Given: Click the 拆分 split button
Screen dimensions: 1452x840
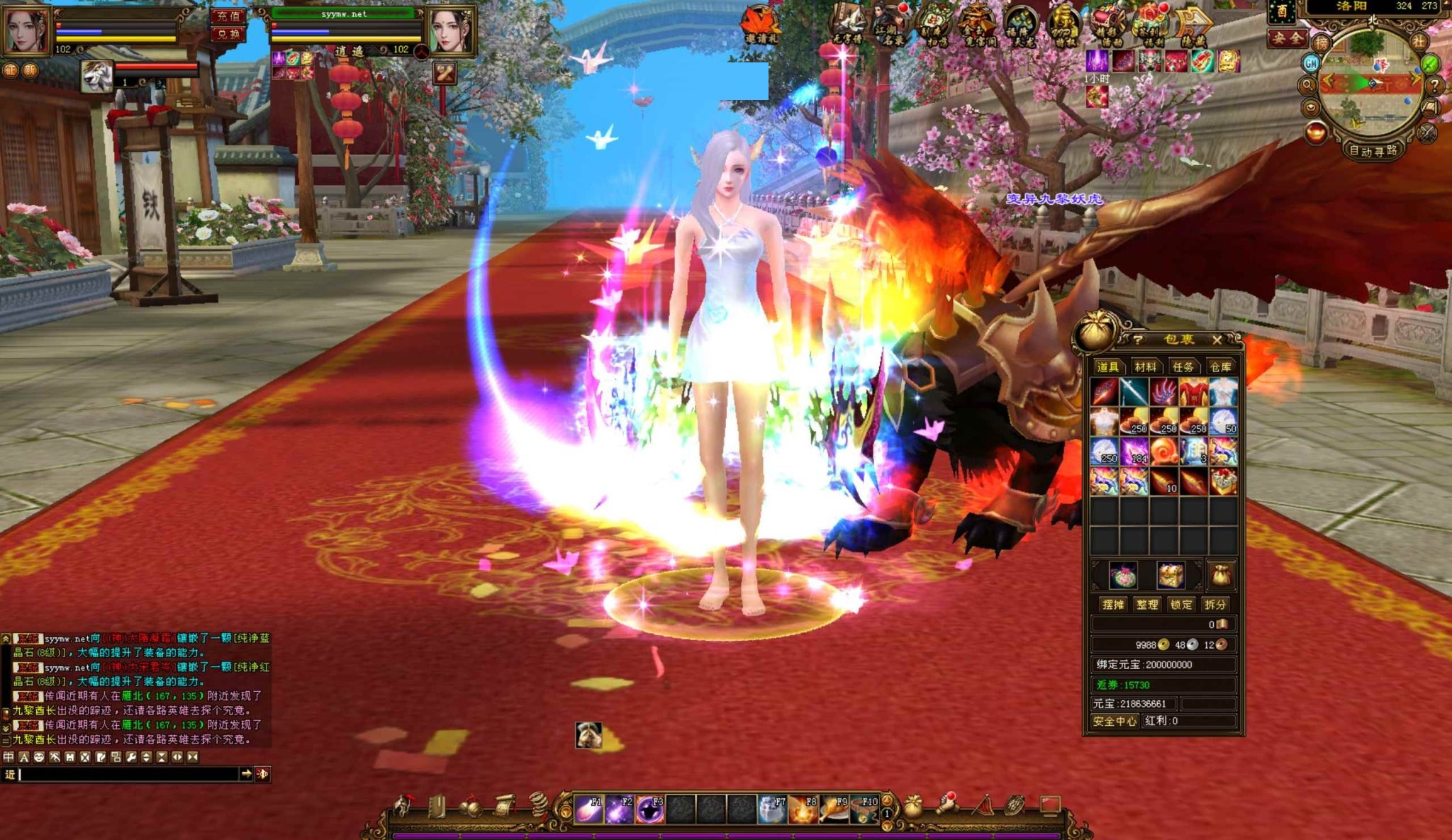Looking at the screenshot, I should (x=1214, y=605).
